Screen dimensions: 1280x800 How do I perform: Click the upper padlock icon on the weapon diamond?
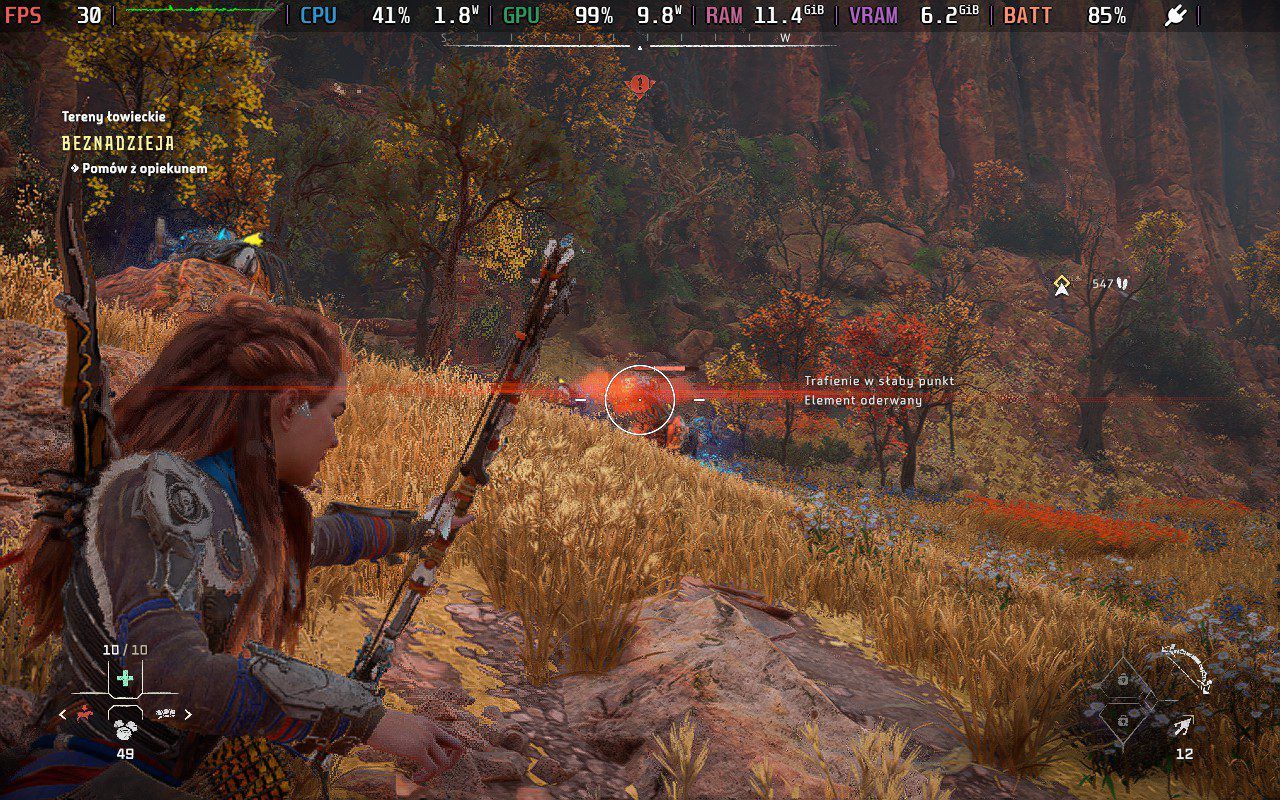pyautogui.click(x=1123, y=679)
